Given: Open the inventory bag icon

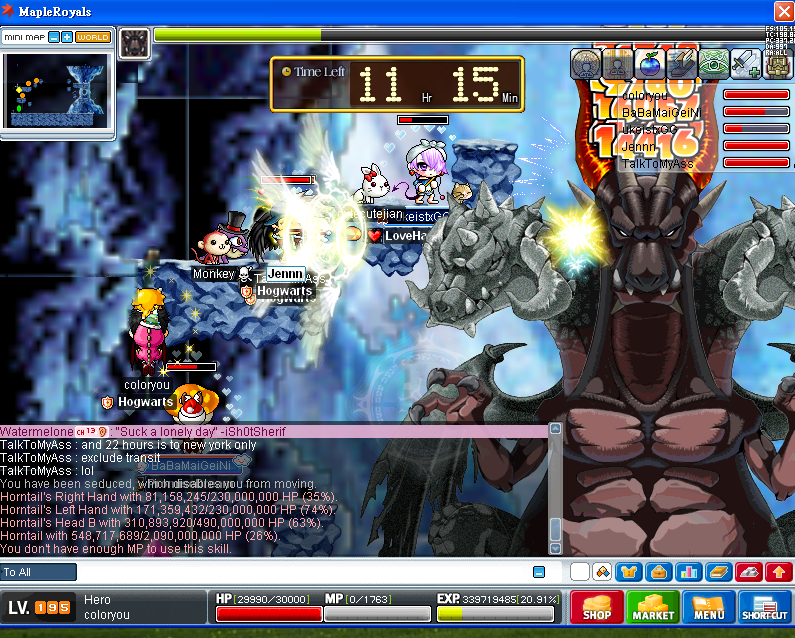Looking at the screenshot, I should click(659, 572).
